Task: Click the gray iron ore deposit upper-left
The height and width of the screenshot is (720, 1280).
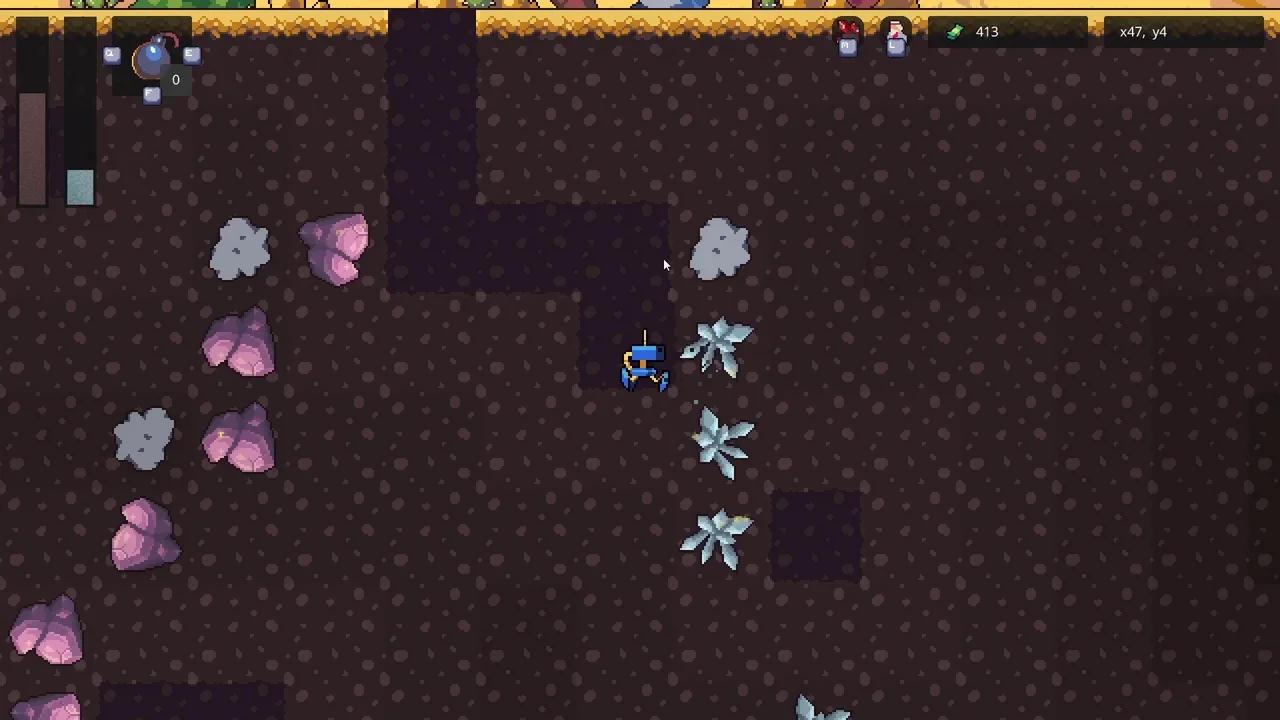Action: 240,248
